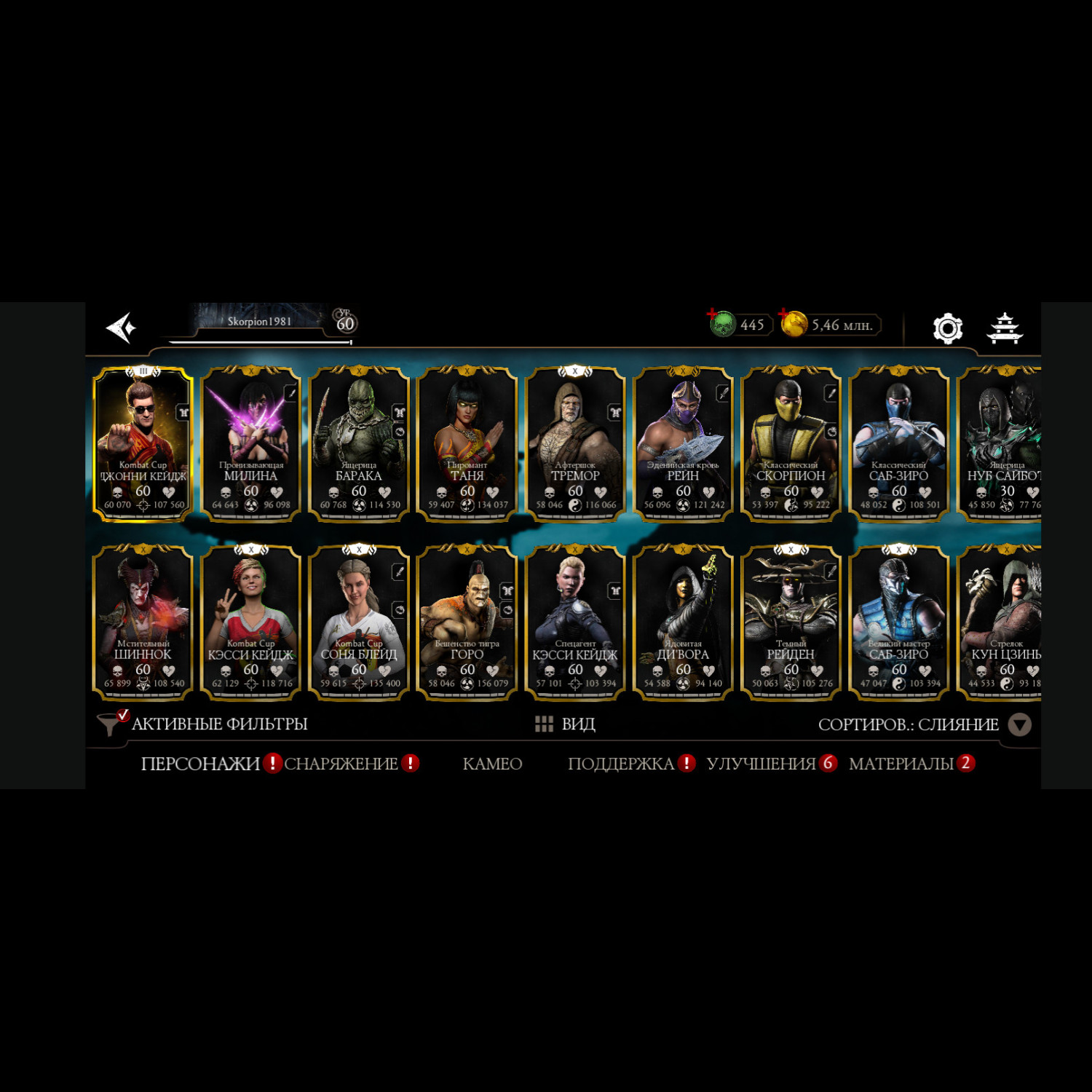Choose the Mileena character card

251,444
